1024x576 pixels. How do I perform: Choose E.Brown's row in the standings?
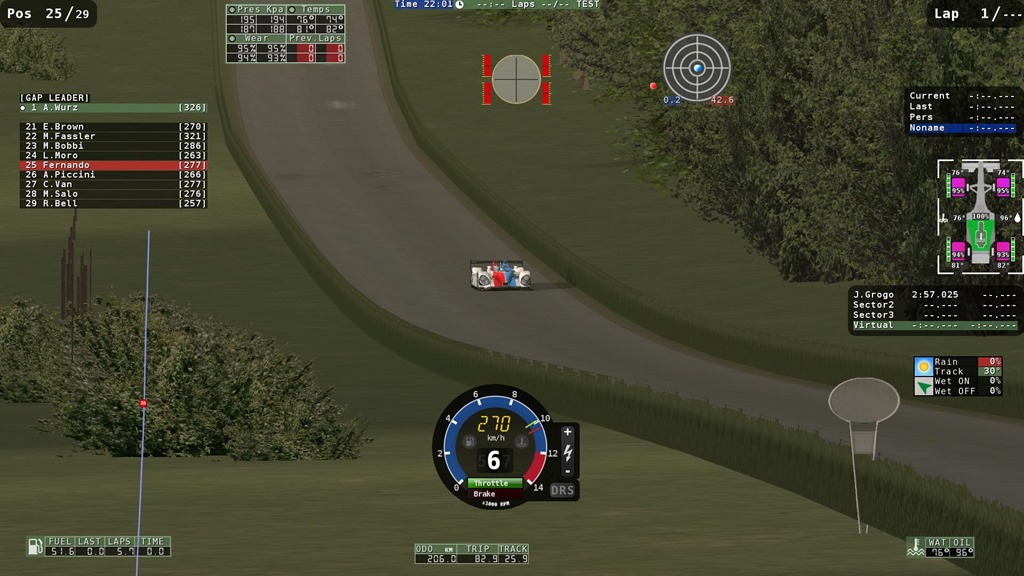(x=113, y=127)
